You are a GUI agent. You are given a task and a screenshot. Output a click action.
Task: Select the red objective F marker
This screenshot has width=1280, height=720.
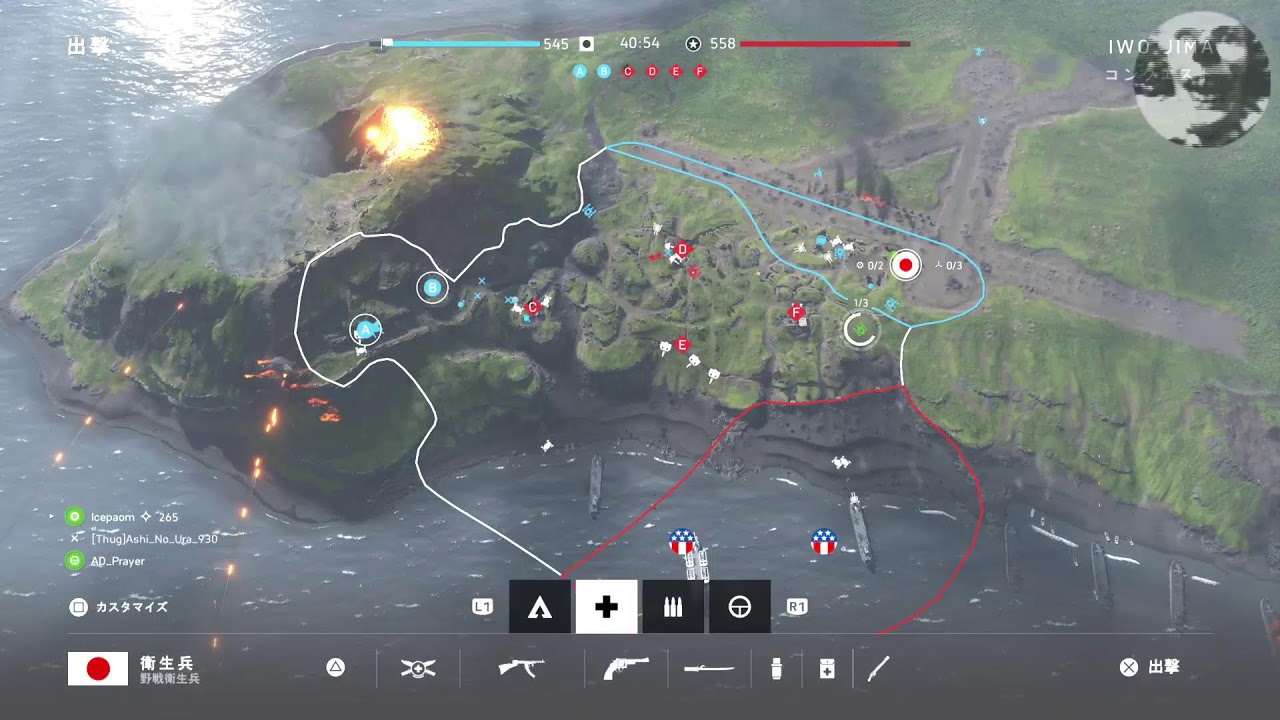point(797,312)
